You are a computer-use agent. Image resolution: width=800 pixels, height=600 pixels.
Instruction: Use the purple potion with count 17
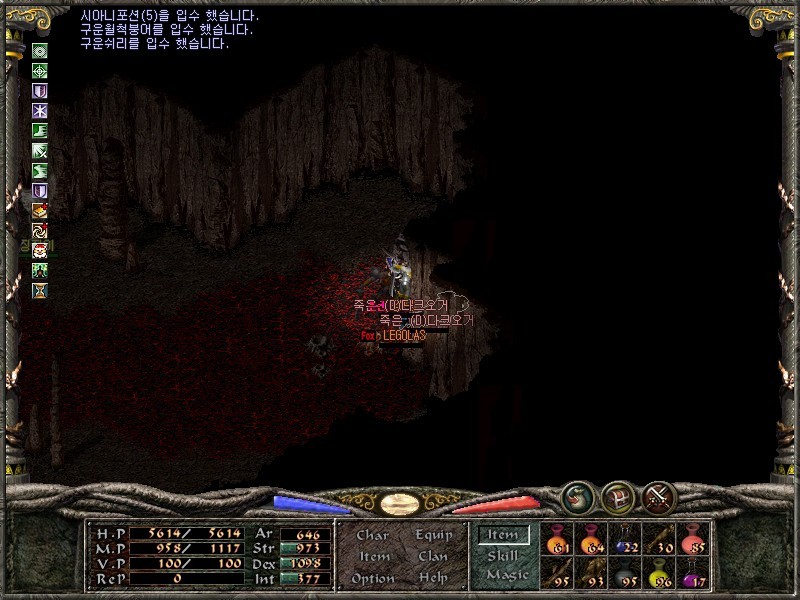[693, 574]
